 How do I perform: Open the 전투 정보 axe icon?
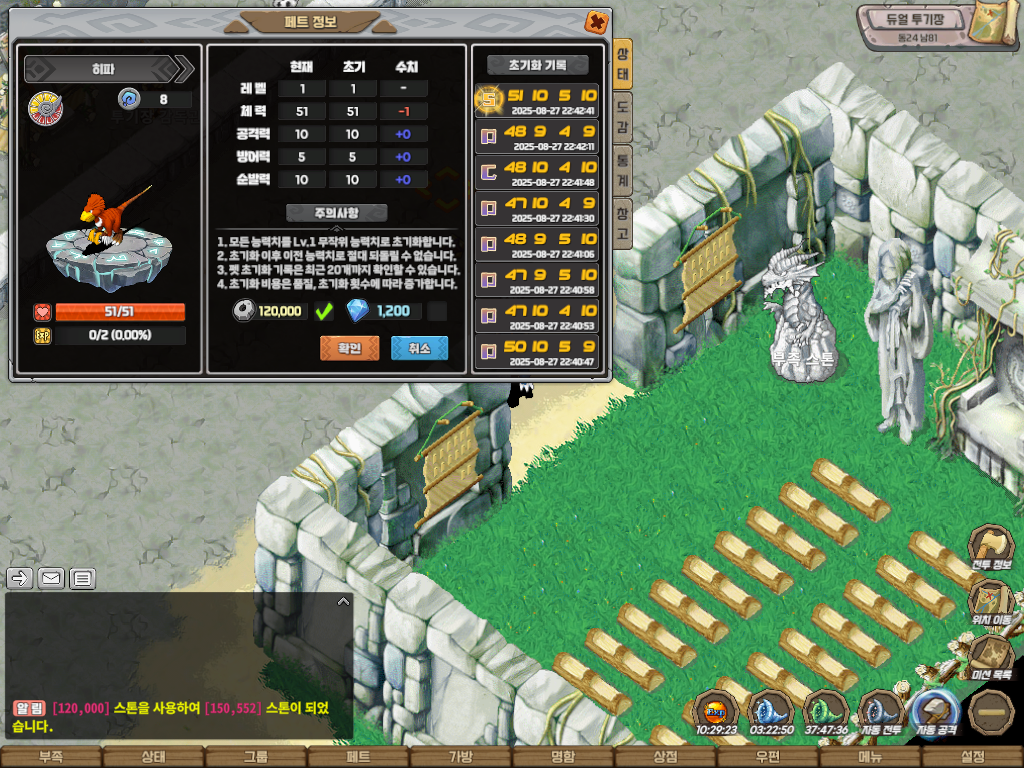[x=991, y=547]
